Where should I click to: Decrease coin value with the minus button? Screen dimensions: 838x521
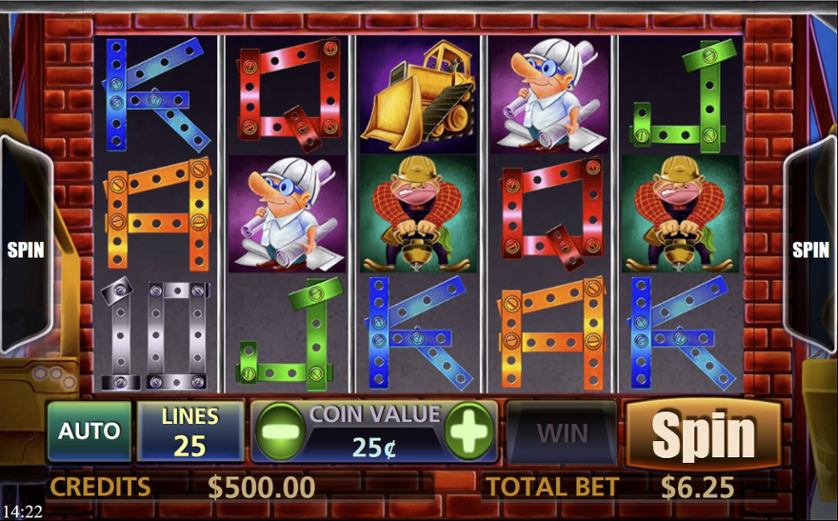[x=277, y=433]
